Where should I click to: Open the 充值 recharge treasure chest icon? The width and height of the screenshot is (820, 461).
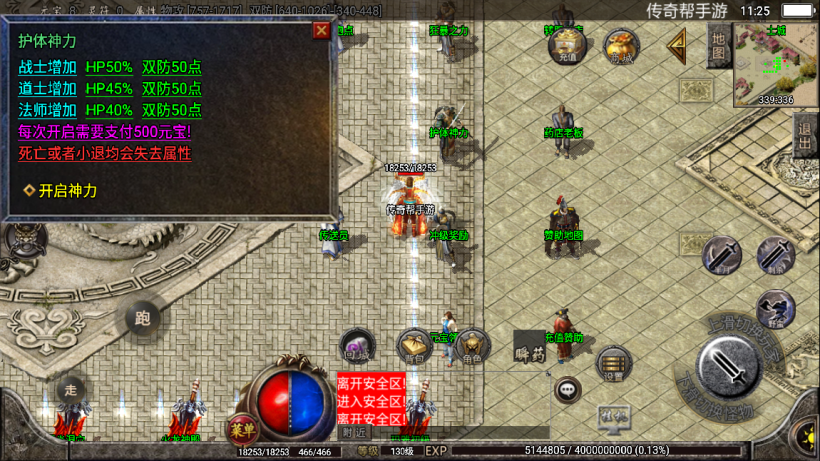pyautogui.click(x=567, y=45)
